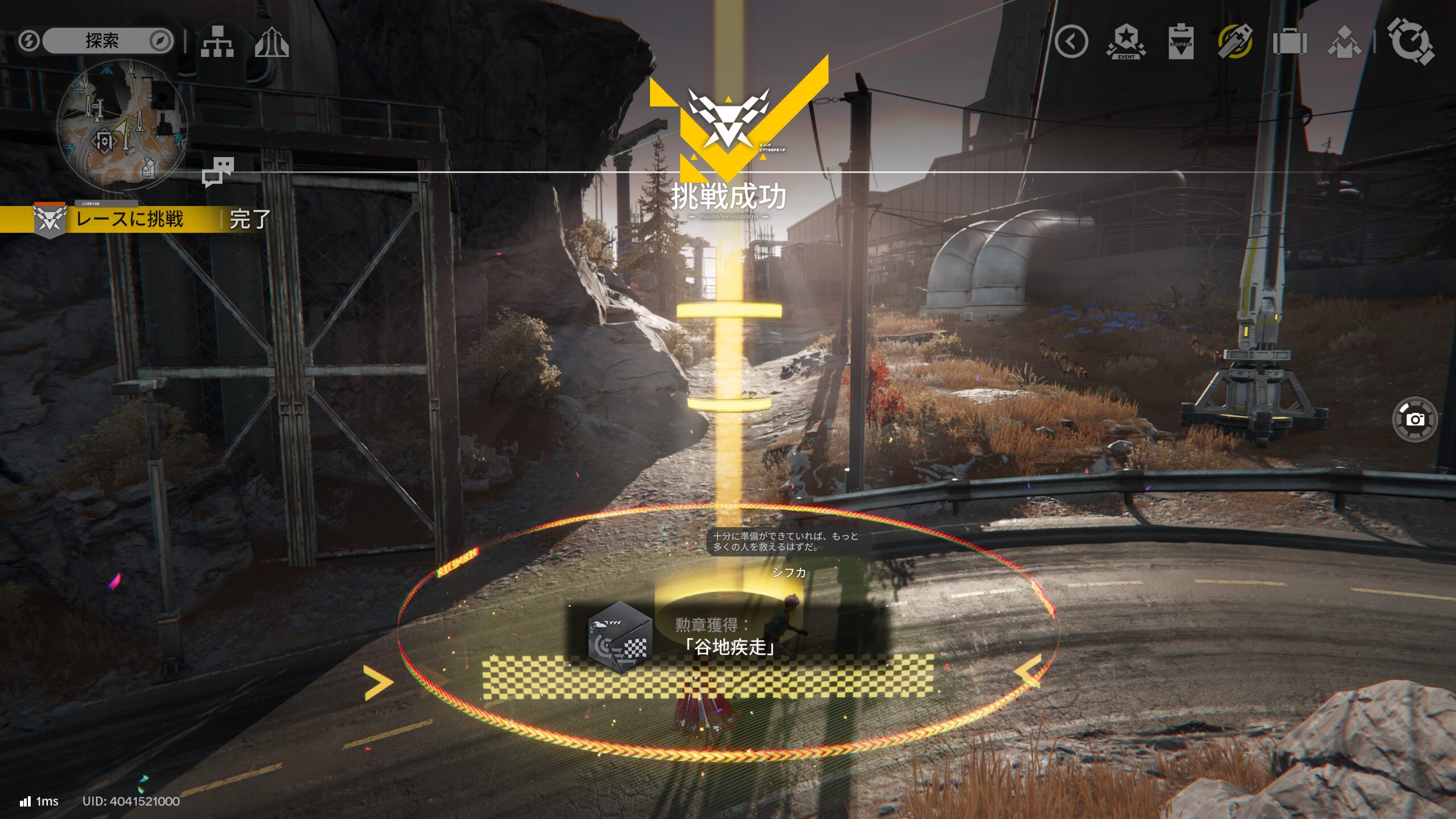This screenshot has width=1456, height=819.
Task: Open the EVENT star badge menu
Action: pyautogui.click(x=1125, y=42)
